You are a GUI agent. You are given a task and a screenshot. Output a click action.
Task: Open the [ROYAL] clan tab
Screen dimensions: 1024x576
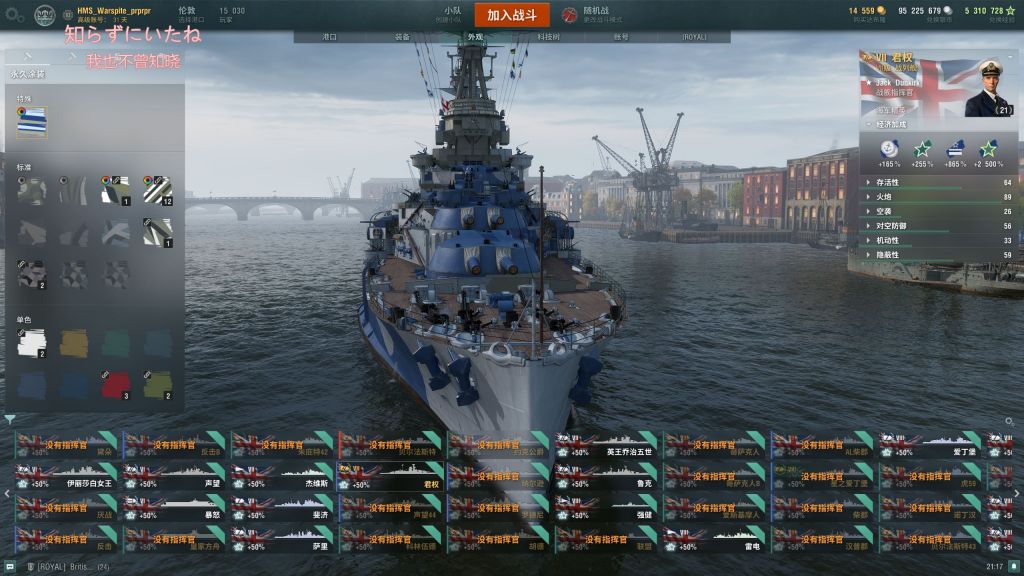coord(694,37)
